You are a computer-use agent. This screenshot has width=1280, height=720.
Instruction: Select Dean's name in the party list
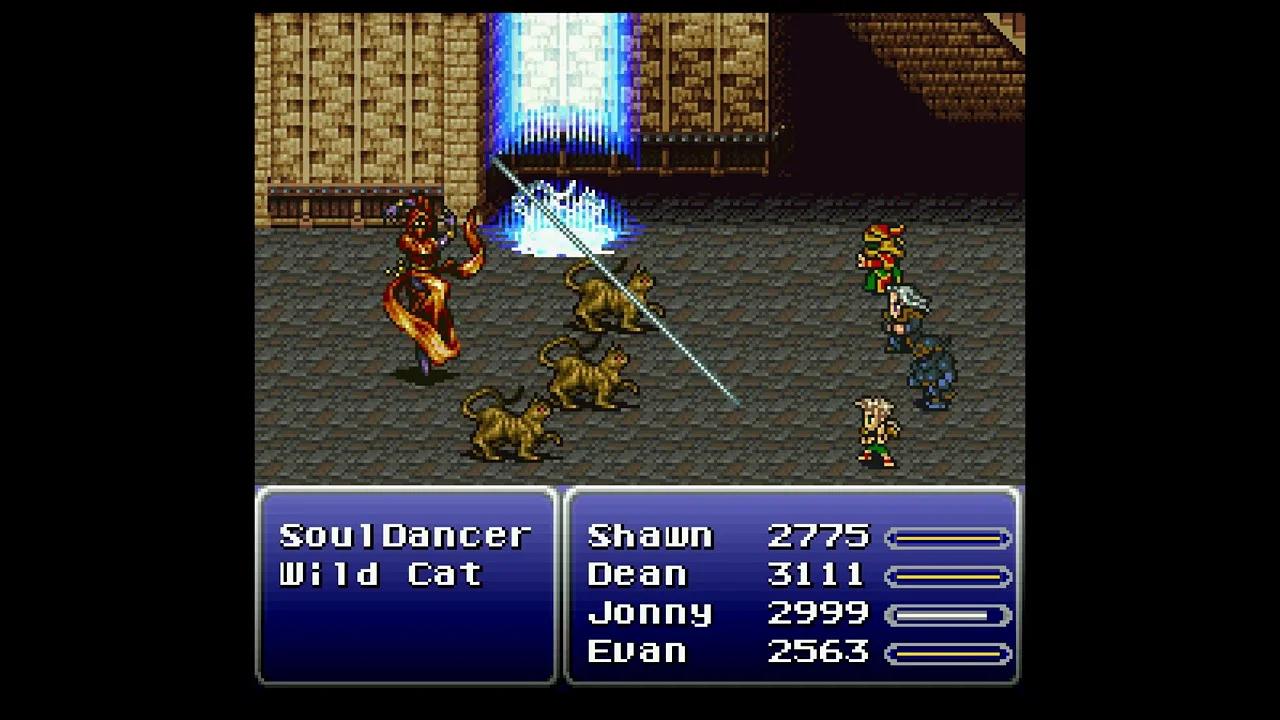pos(638,574)
